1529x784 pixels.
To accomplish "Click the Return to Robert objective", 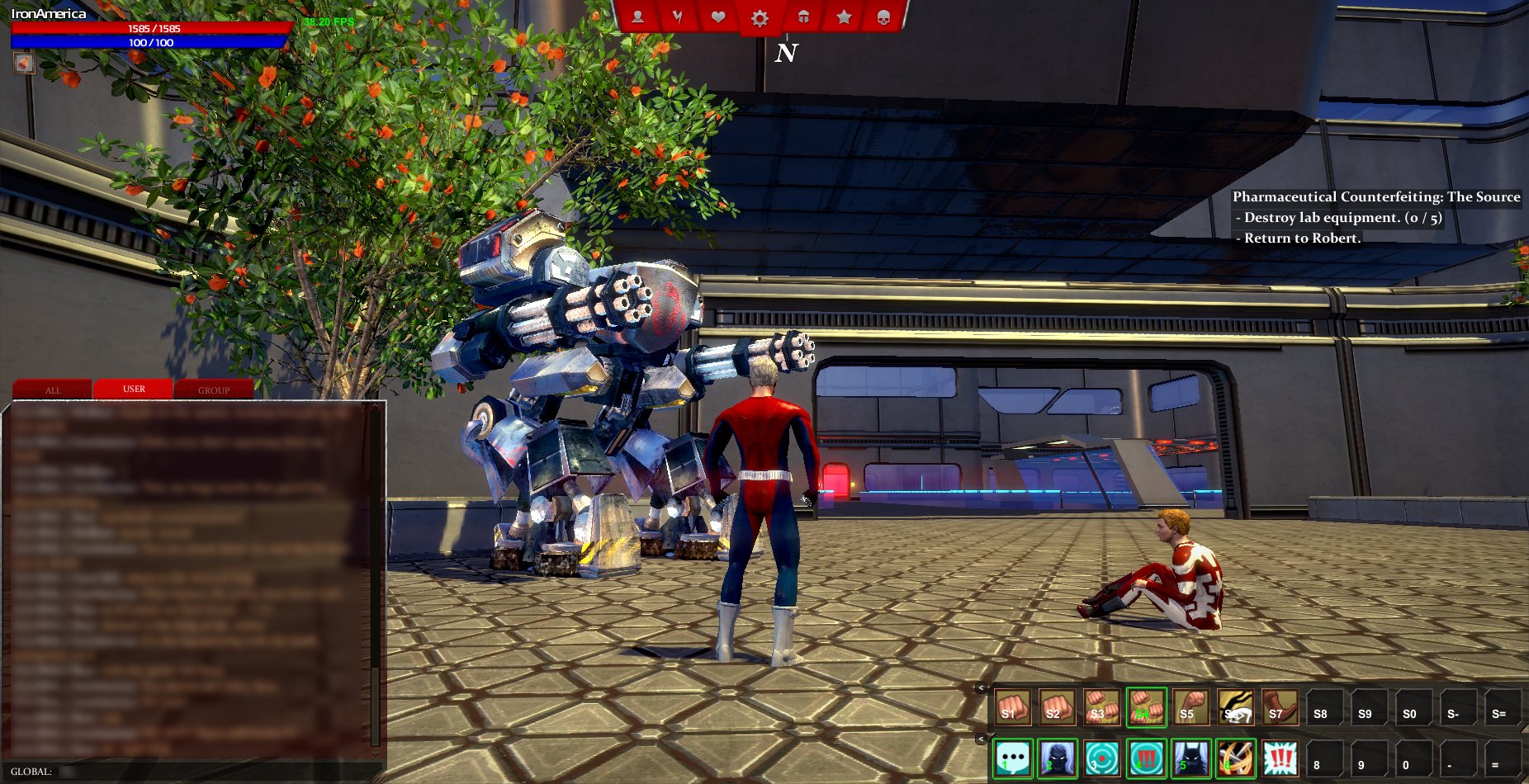I will [1299, 237].
